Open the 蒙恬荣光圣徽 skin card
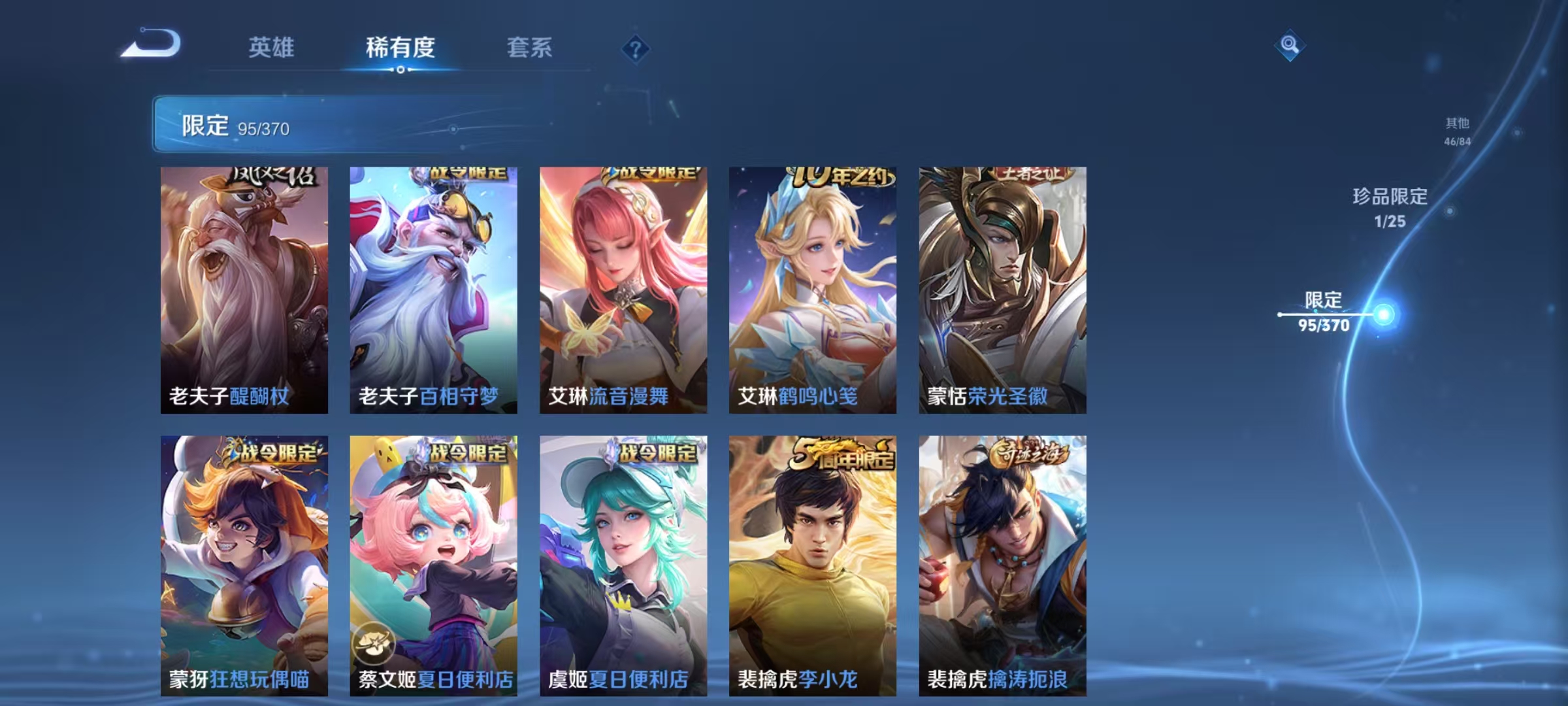1568x706 pixels. tap(1002, 288)
